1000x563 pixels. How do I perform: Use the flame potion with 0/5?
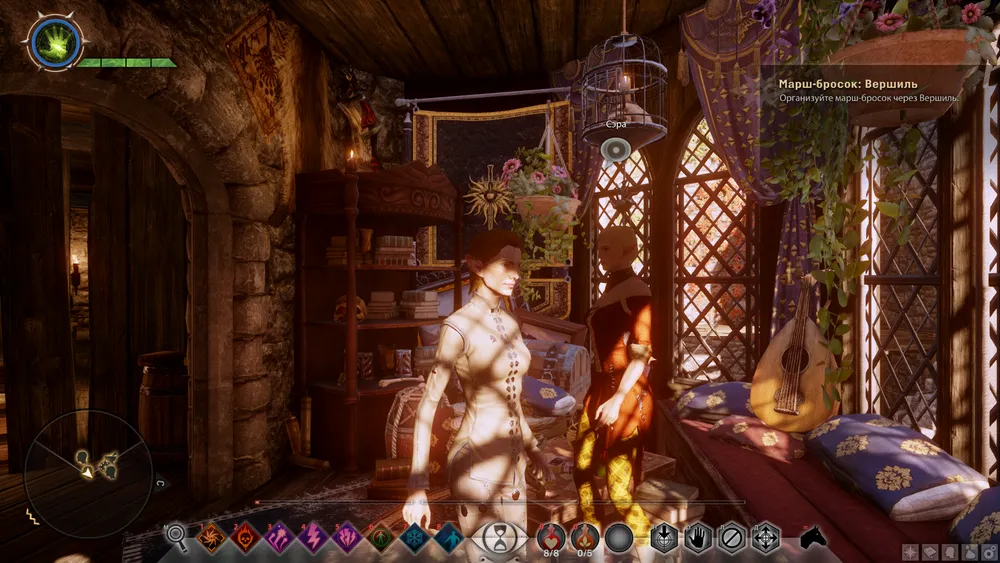[585, 538]
